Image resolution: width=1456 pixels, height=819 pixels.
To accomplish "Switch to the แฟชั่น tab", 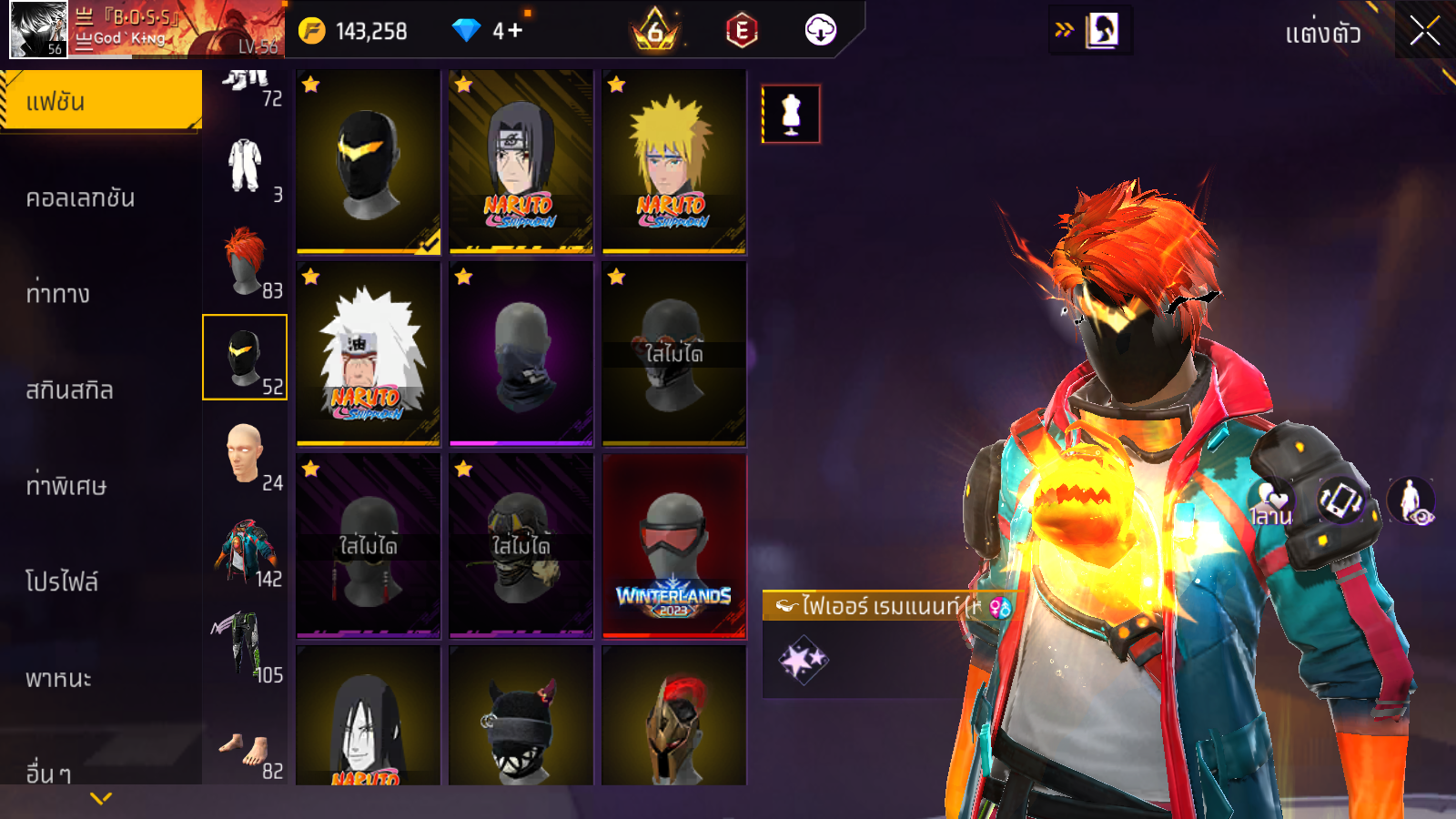I will click(x=100, y=101).
